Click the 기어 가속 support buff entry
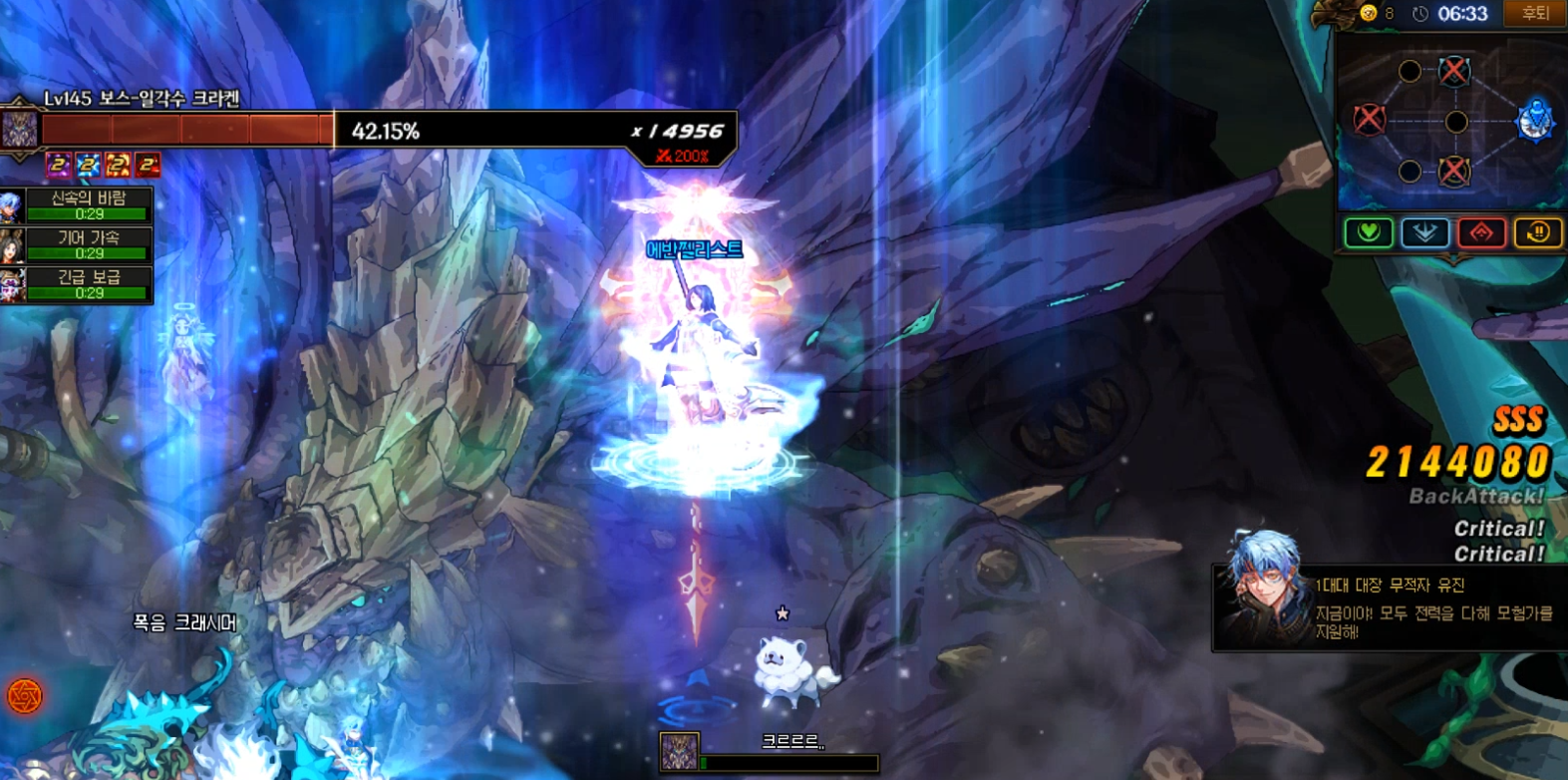Image resolution: width=1568 pixels, height=780 pixels. [78, 244]
